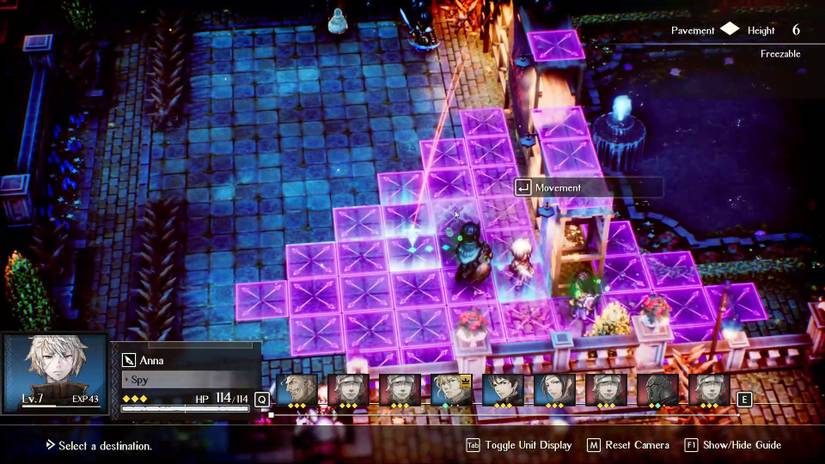Select the bearded old man turn-order portrait

click(297, 389)
